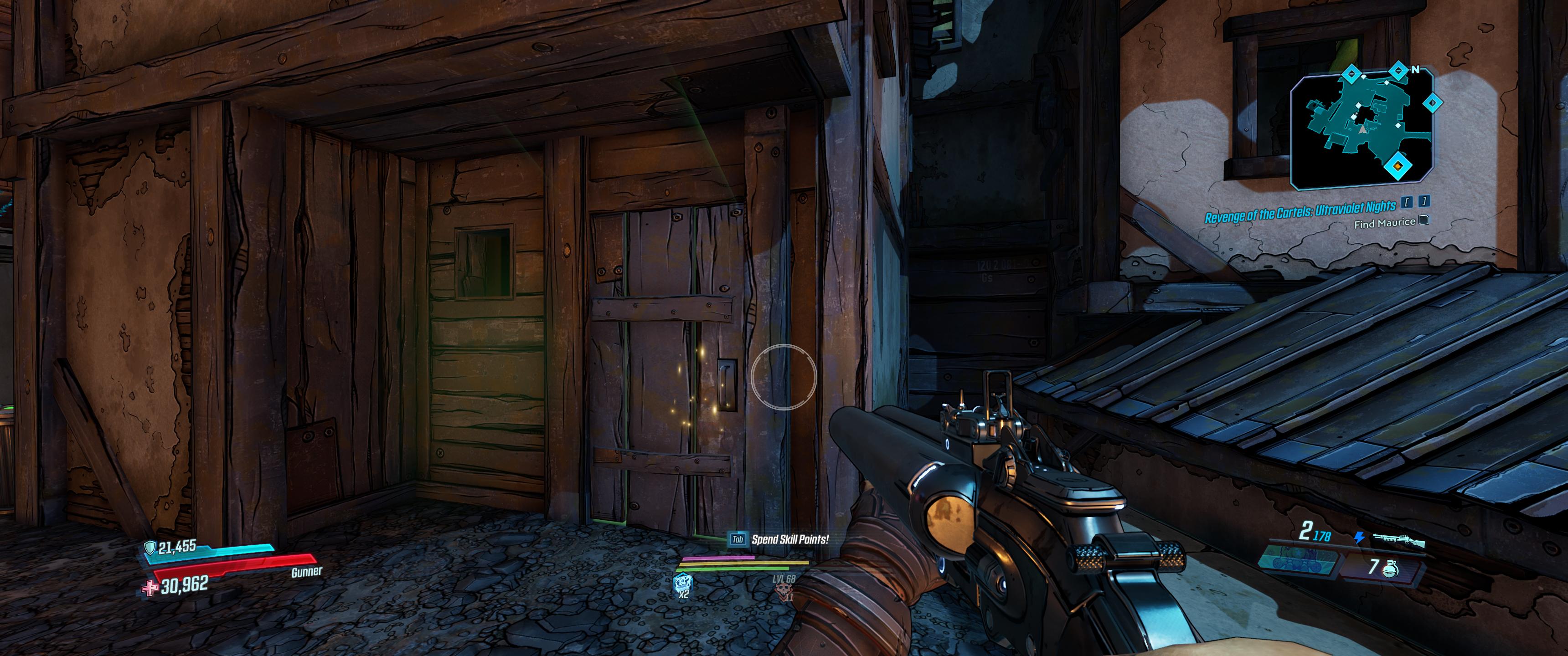The height and width of the screenshot is (656, 1568).
Task: Click the player arrow on the minimap
Action: click(x=1363, y=130)
